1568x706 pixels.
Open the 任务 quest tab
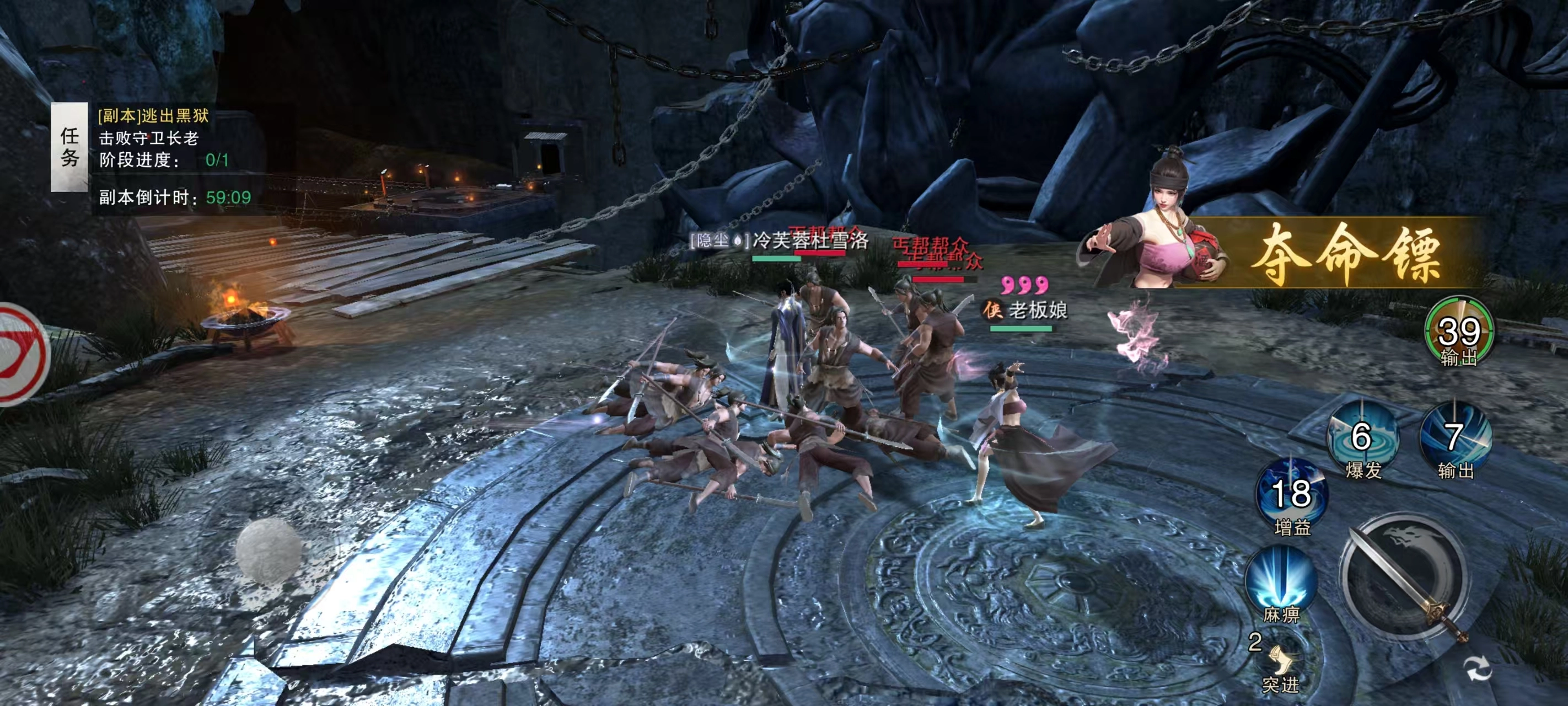pyautogui.click(x=69, y=147)
